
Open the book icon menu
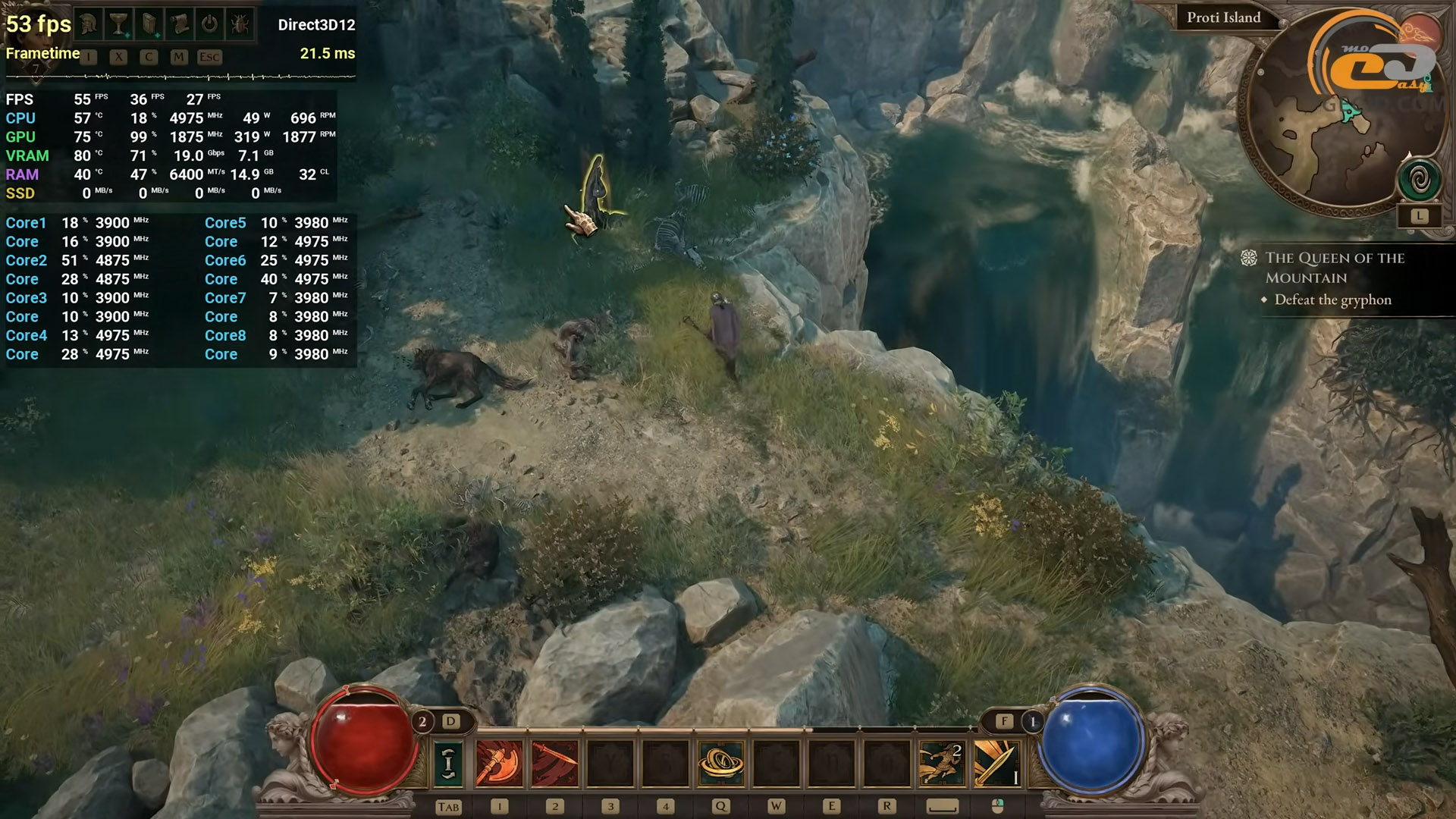(x=149, y=24)
